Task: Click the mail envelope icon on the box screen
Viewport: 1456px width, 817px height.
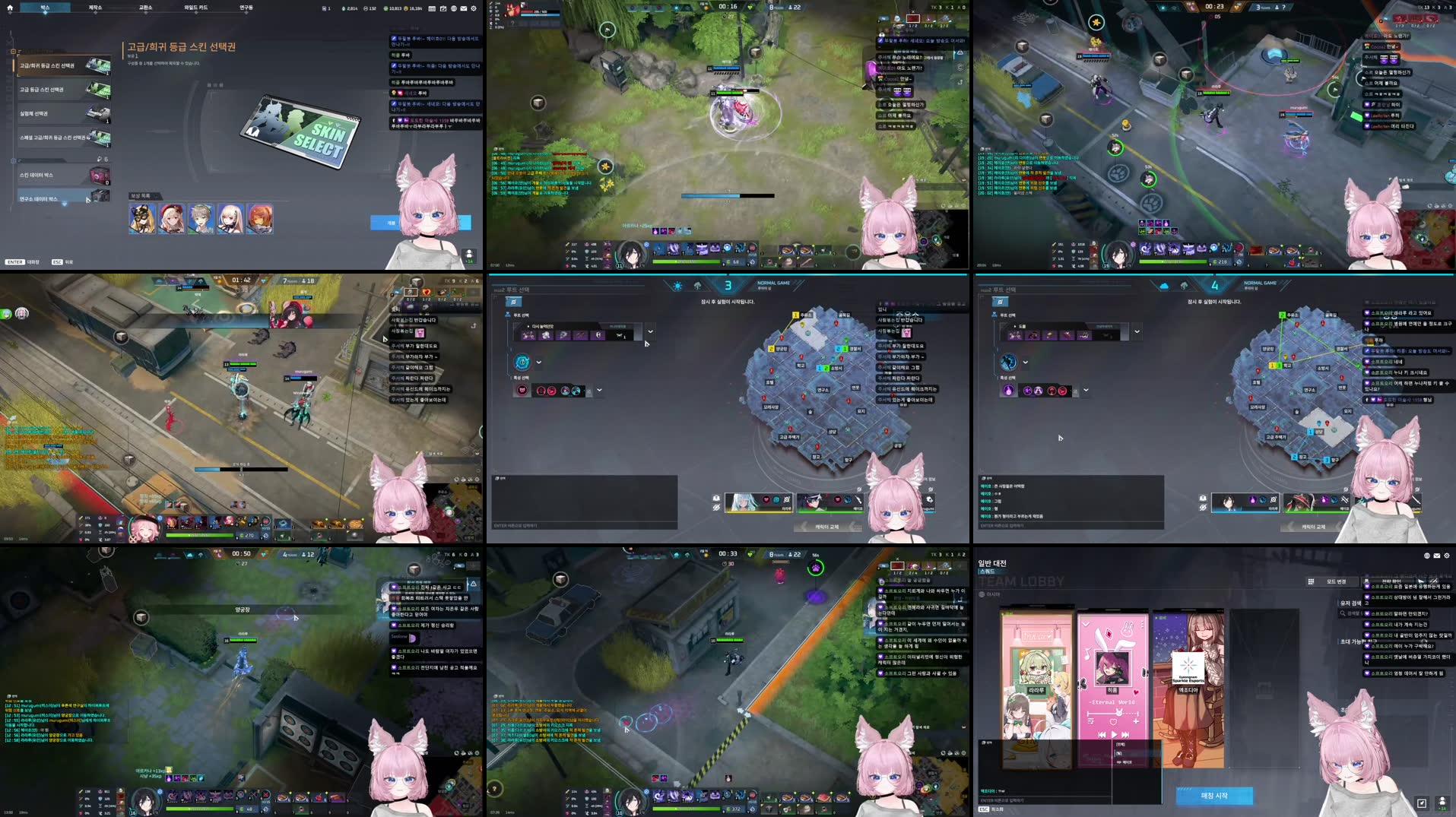Action: pyautogui.click(x=464, y=8)
